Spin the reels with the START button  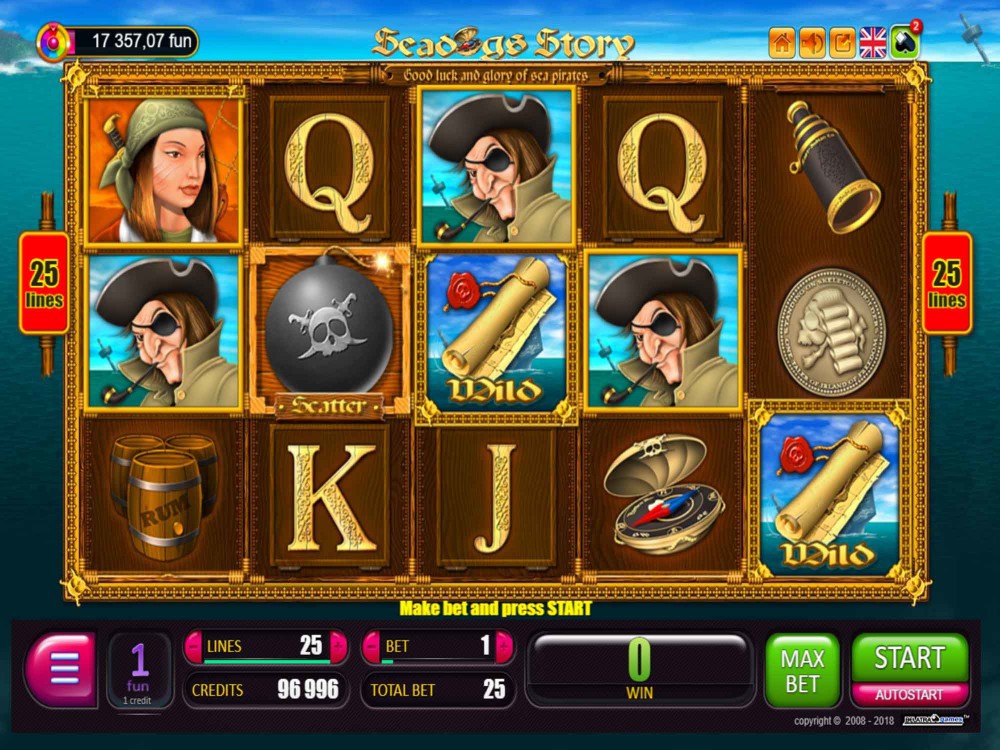tap(909, 658)
